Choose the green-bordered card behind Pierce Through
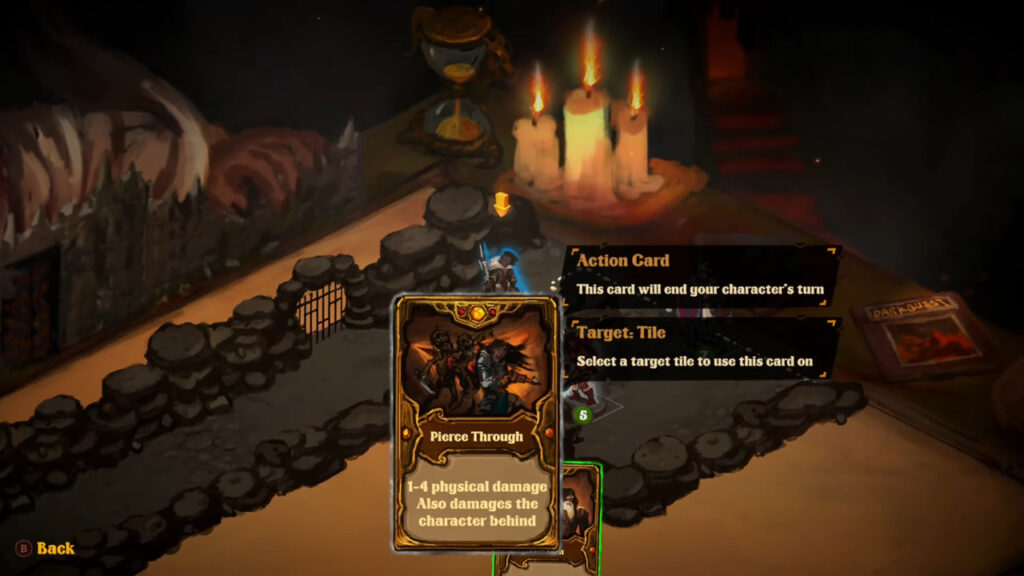Screen dimensions: 1024x576 [580, 520]
